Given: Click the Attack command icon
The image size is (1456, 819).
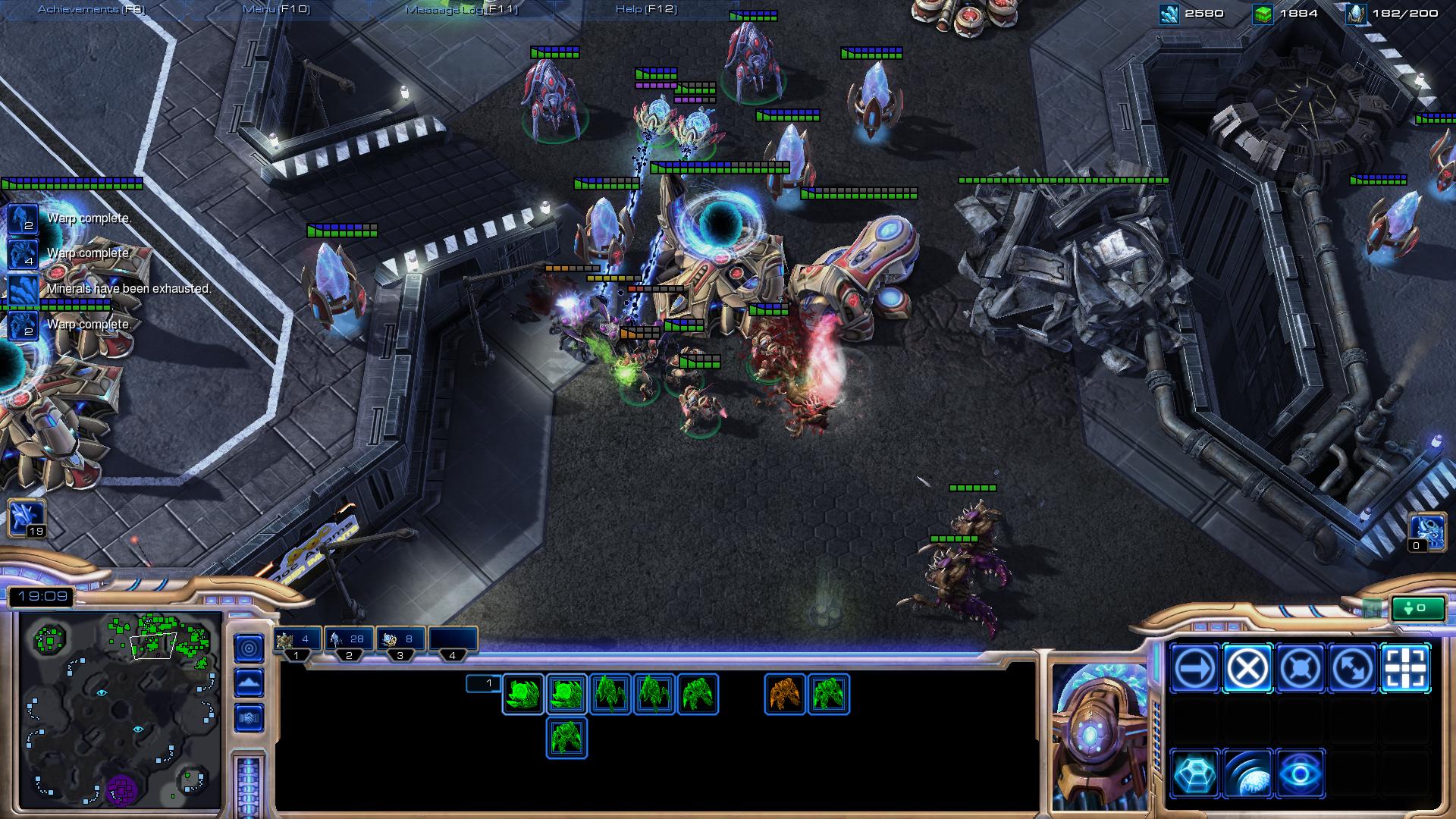Looking at the screenshot, I should (1405, 669).
